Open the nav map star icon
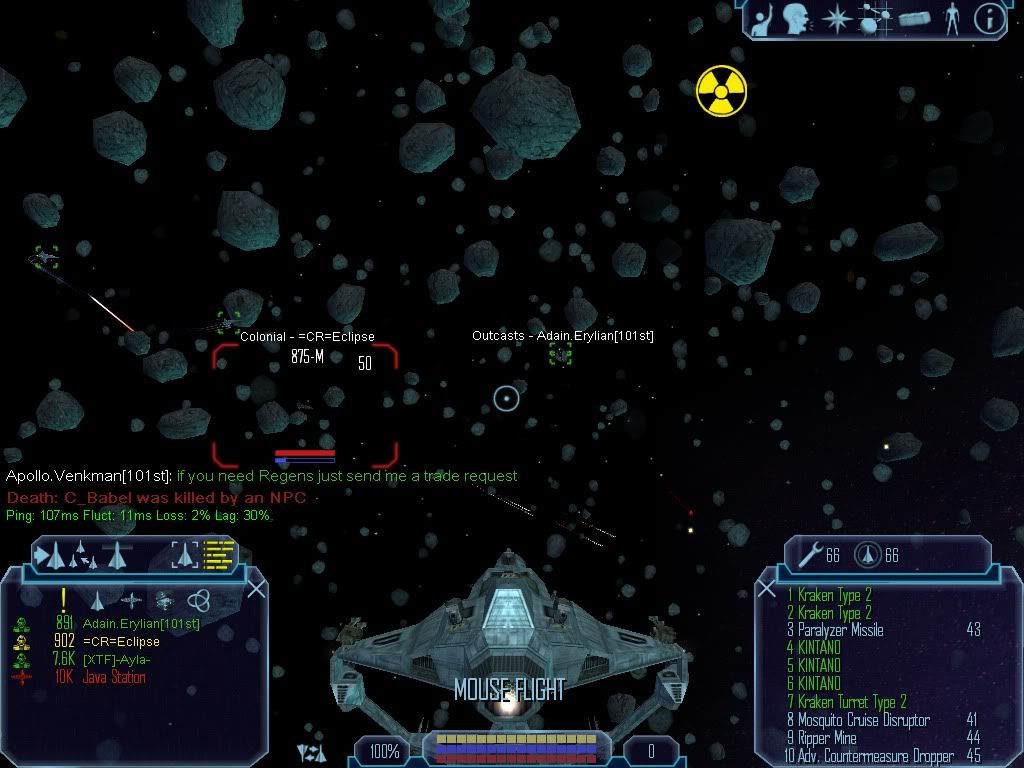Viewport: 1024px width, 768px height. point(835,18)
